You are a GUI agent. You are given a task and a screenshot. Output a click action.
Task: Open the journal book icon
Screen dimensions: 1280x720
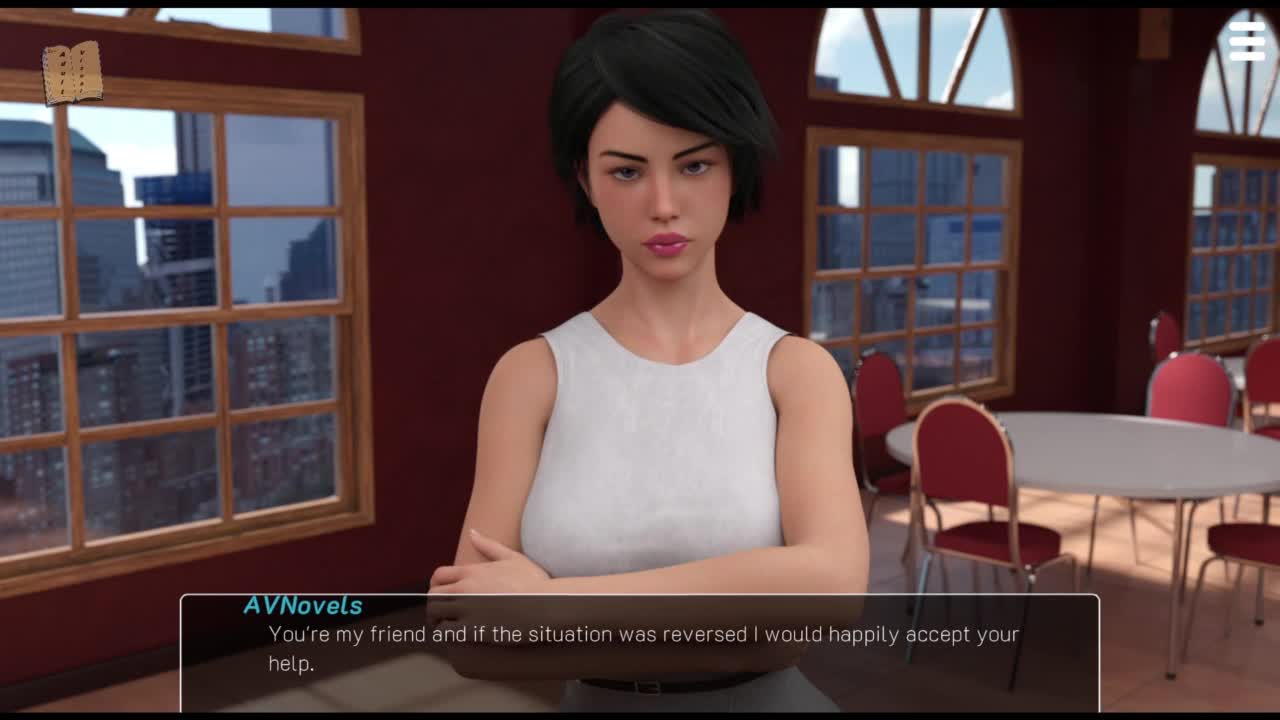tap(72, 73)
